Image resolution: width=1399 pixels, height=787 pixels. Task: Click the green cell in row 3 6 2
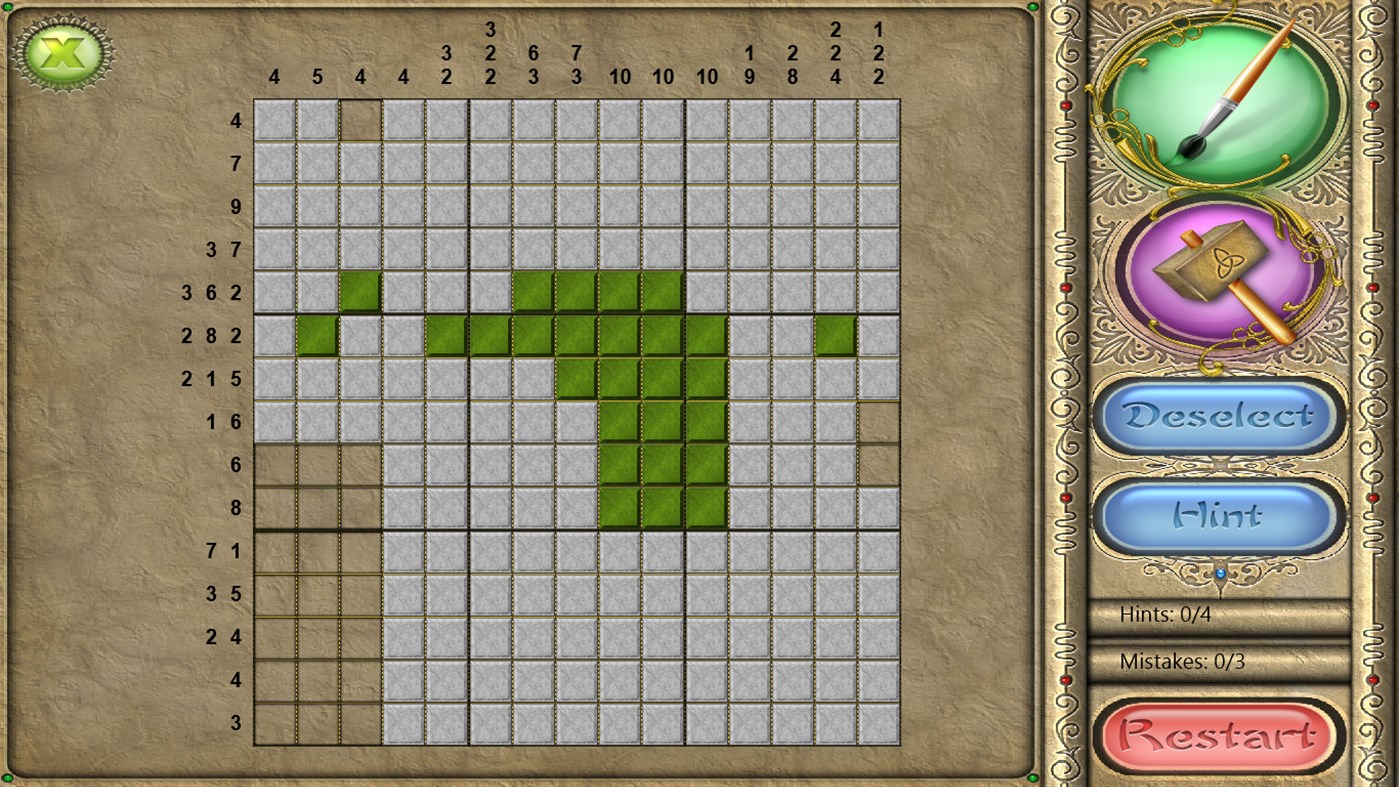[361, 292]
